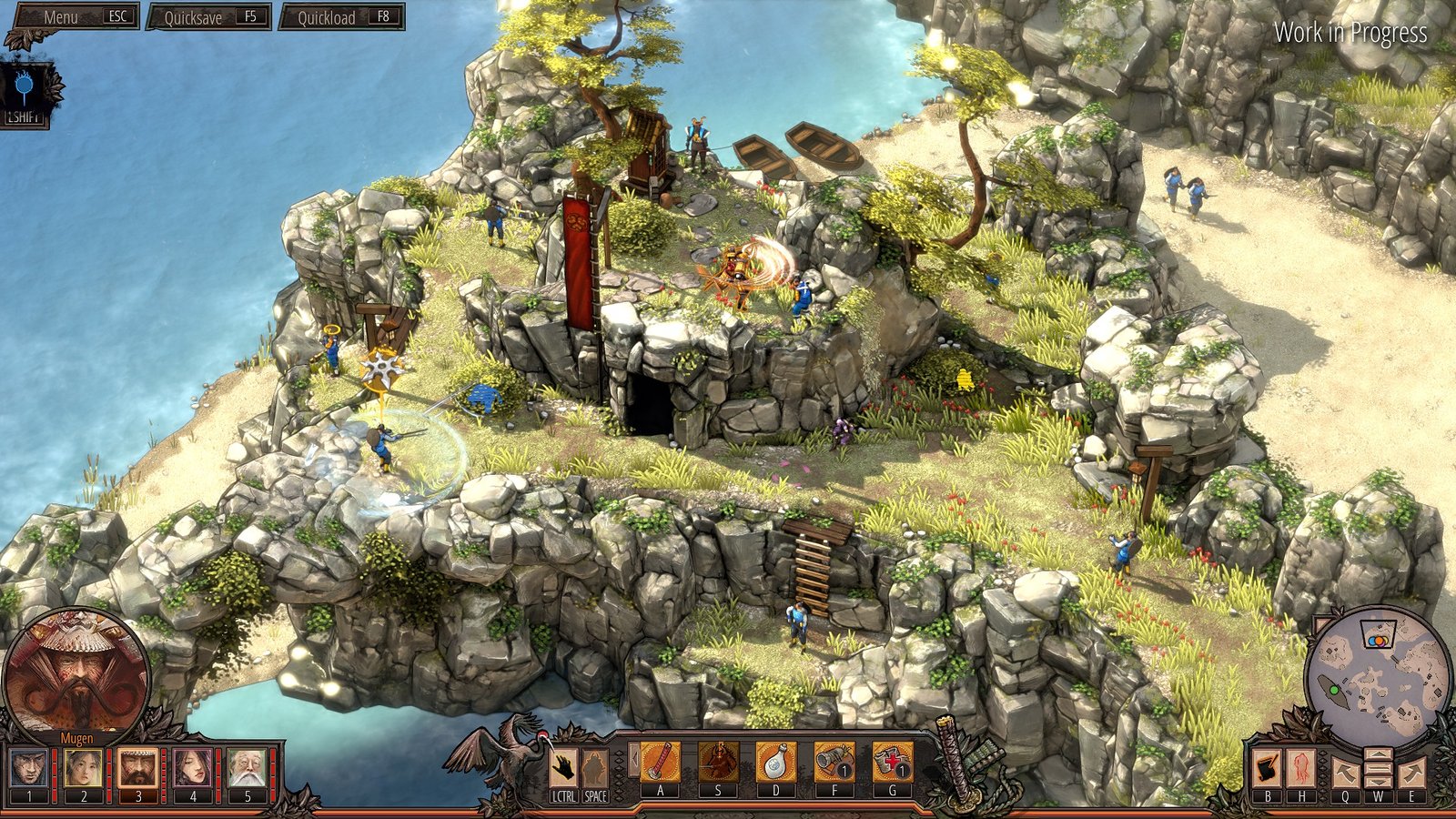Image resolution: width=1456 pixels, height=819 pixels.
Task: Open the Menu button
Action: [x=73, y=17]
